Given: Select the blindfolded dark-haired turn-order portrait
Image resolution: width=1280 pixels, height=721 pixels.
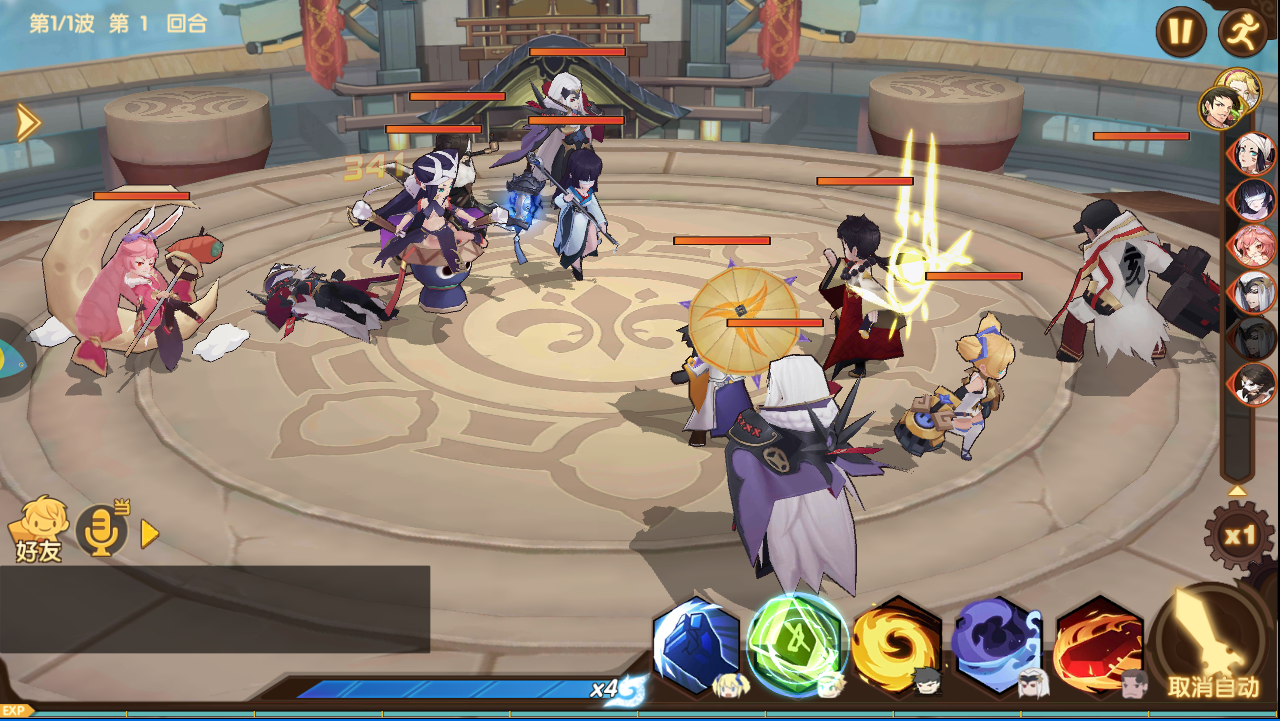Looking at the screenshot, I should click(1254, 200).
